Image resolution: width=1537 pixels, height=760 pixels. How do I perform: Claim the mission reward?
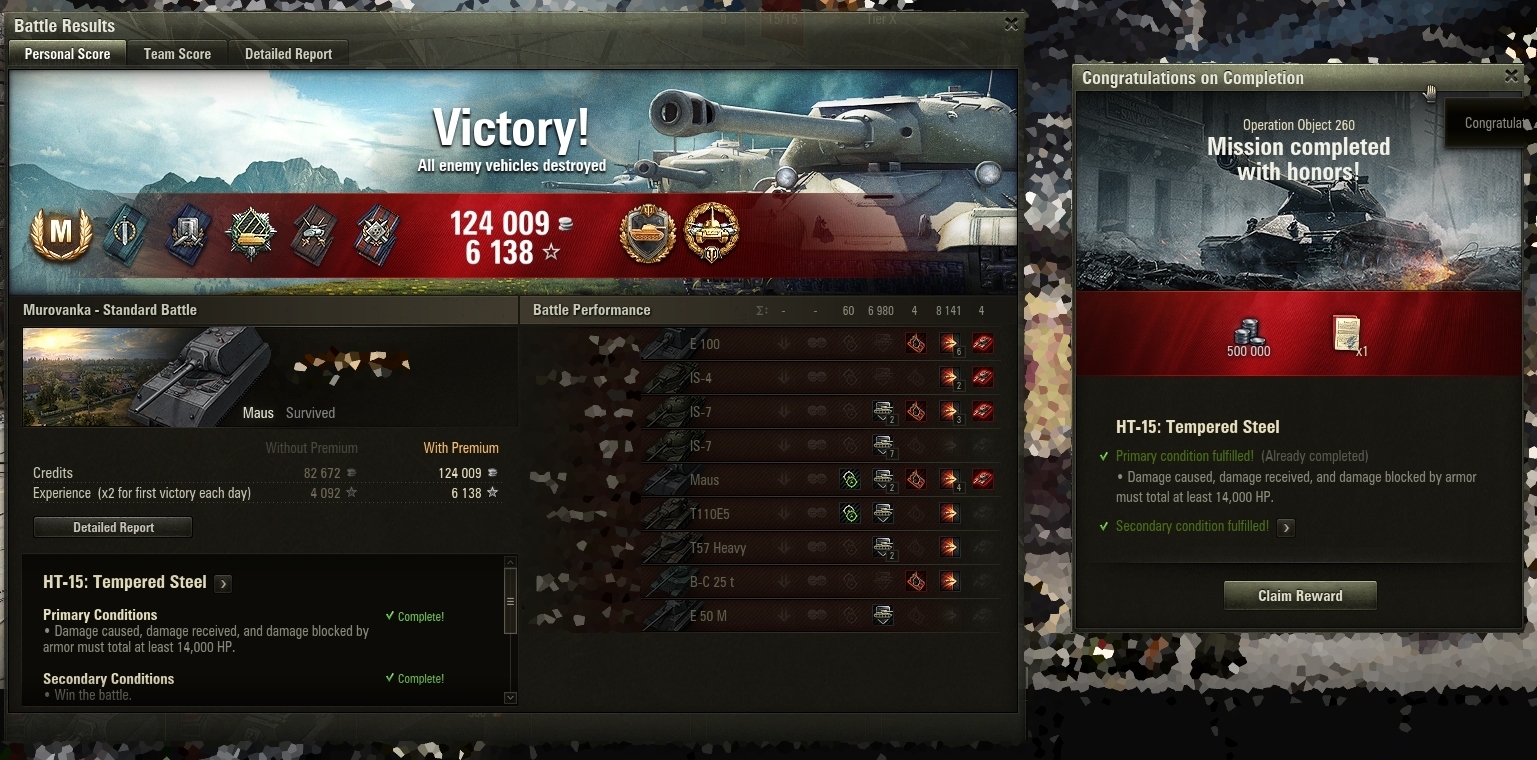[x=1300, y=596]
